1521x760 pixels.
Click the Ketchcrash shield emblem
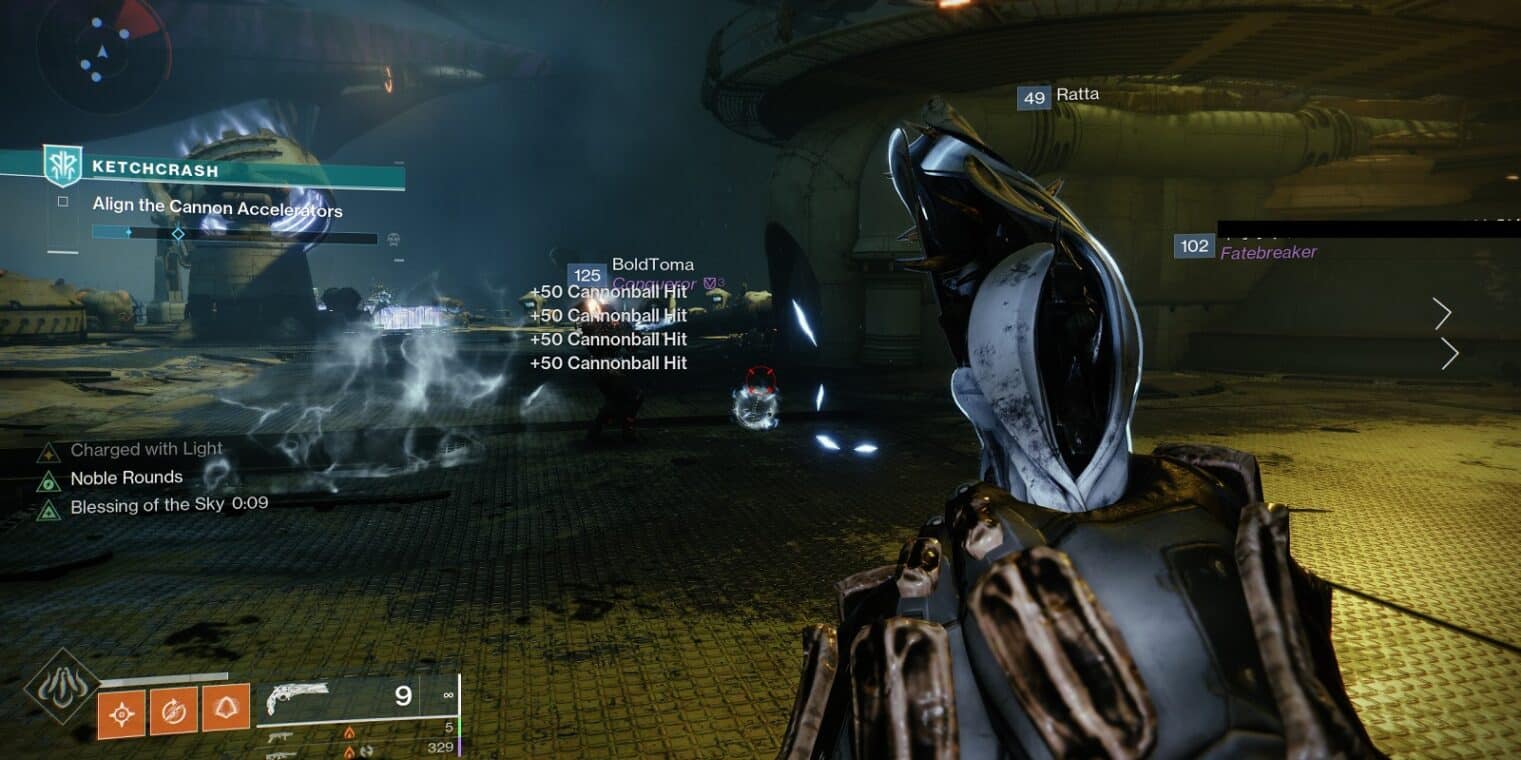[62, 166]
